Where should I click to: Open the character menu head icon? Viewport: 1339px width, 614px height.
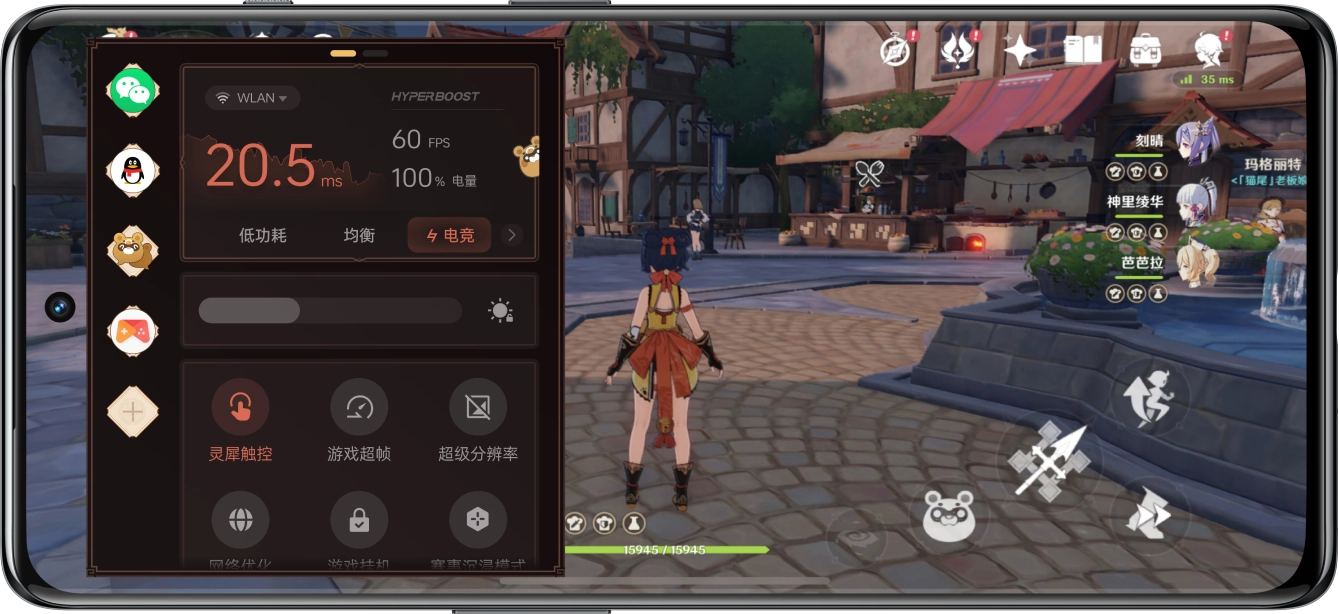pos(1208,49)
